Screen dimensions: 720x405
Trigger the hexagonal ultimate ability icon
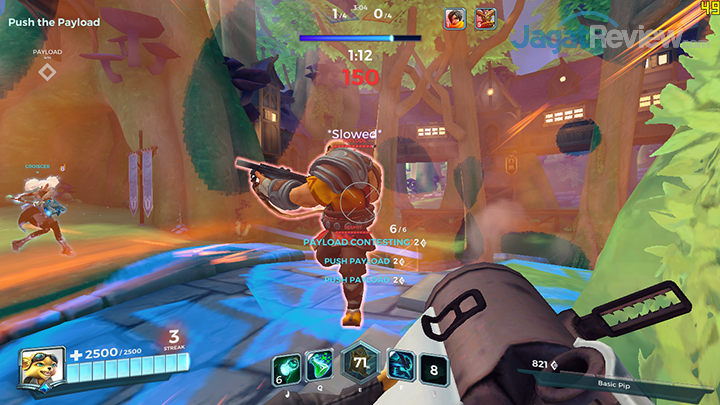coord(358,364)
